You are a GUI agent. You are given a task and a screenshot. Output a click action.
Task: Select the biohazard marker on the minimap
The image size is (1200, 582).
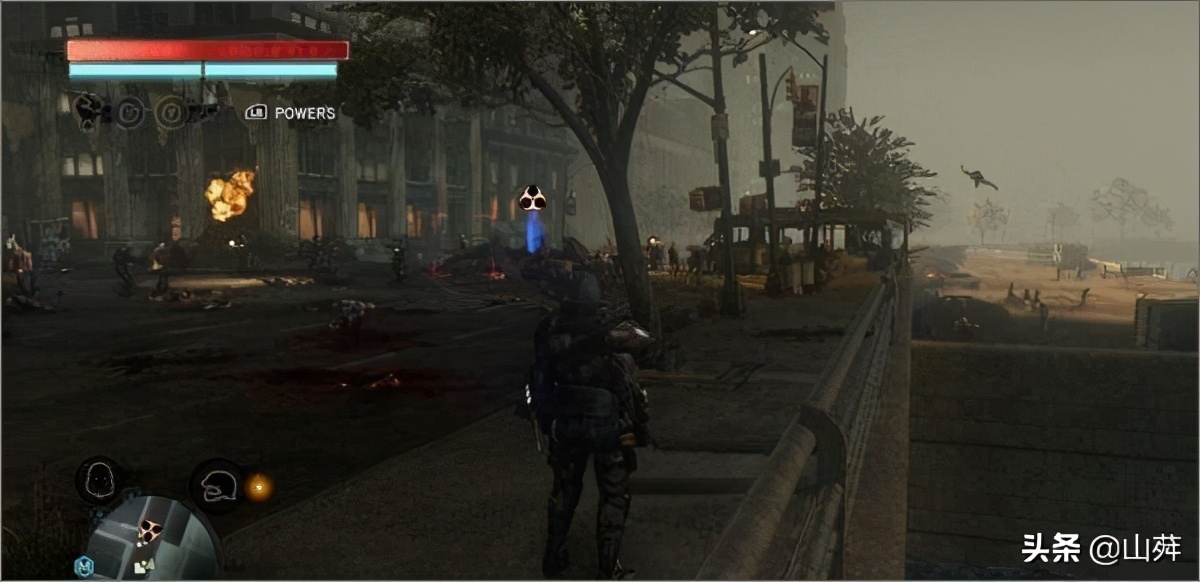coord(149,530)
